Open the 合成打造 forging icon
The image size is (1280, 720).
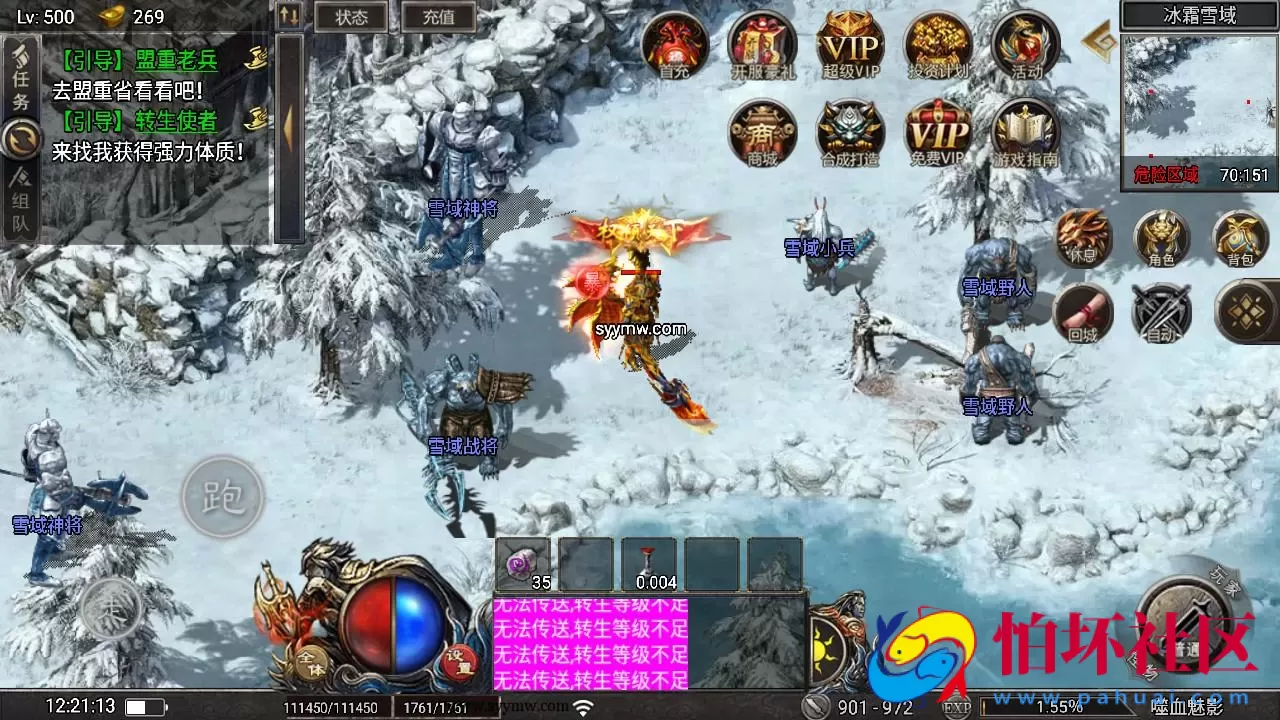(848, 134)
